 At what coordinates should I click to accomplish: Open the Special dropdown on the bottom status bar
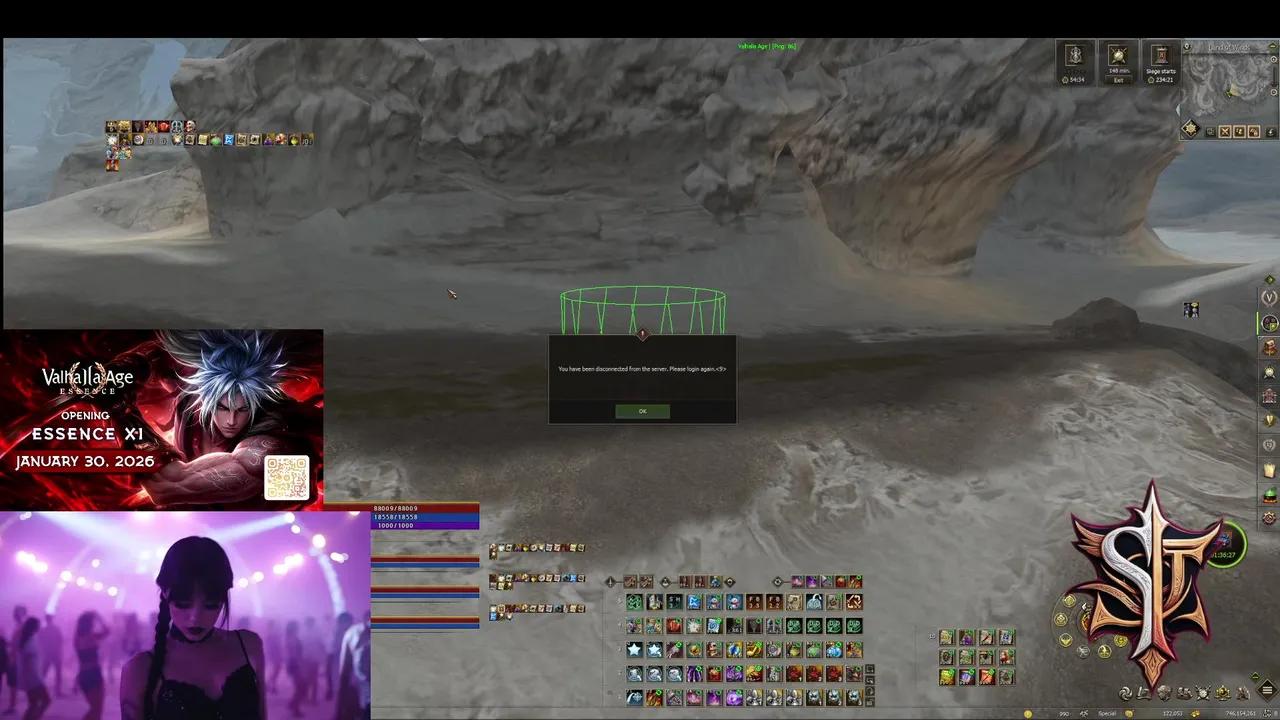click(x=1105, y=713)
